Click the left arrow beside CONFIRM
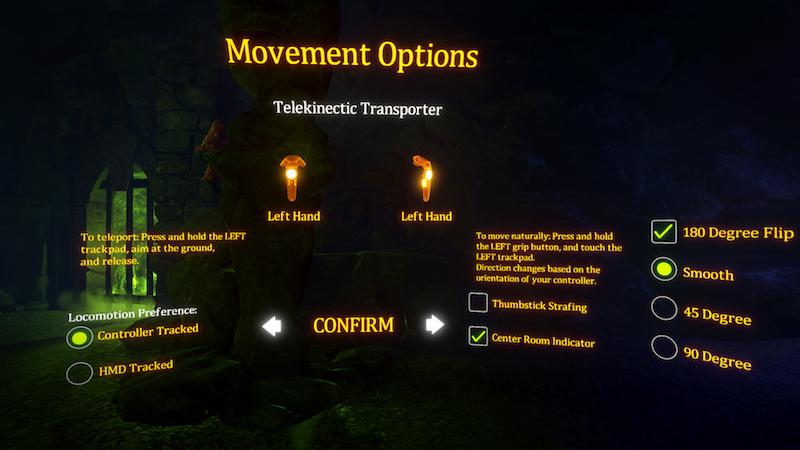 [x=270, y=325]
